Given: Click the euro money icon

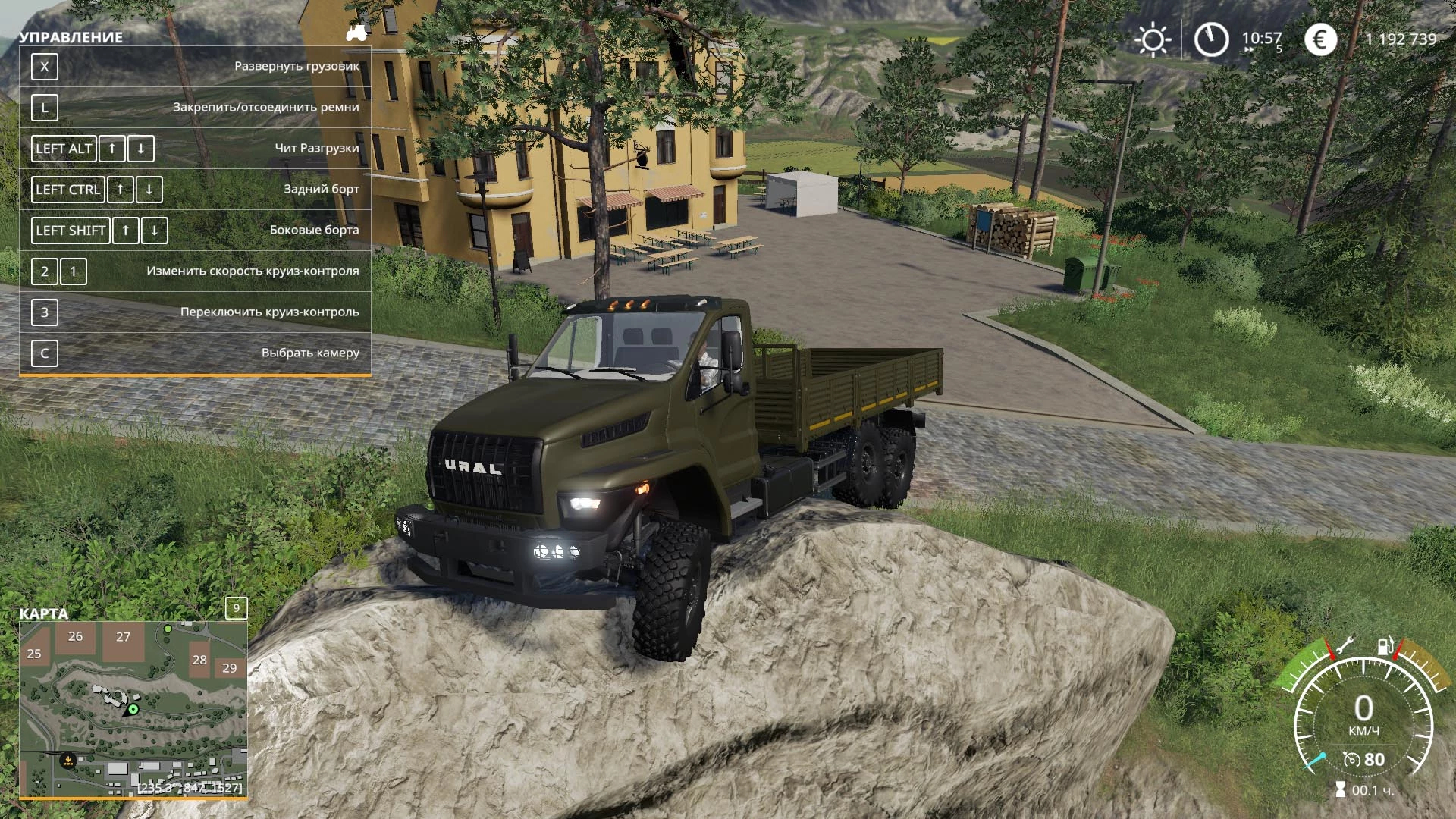Looking at the screenshot, I should click(x=1320, y=39).
